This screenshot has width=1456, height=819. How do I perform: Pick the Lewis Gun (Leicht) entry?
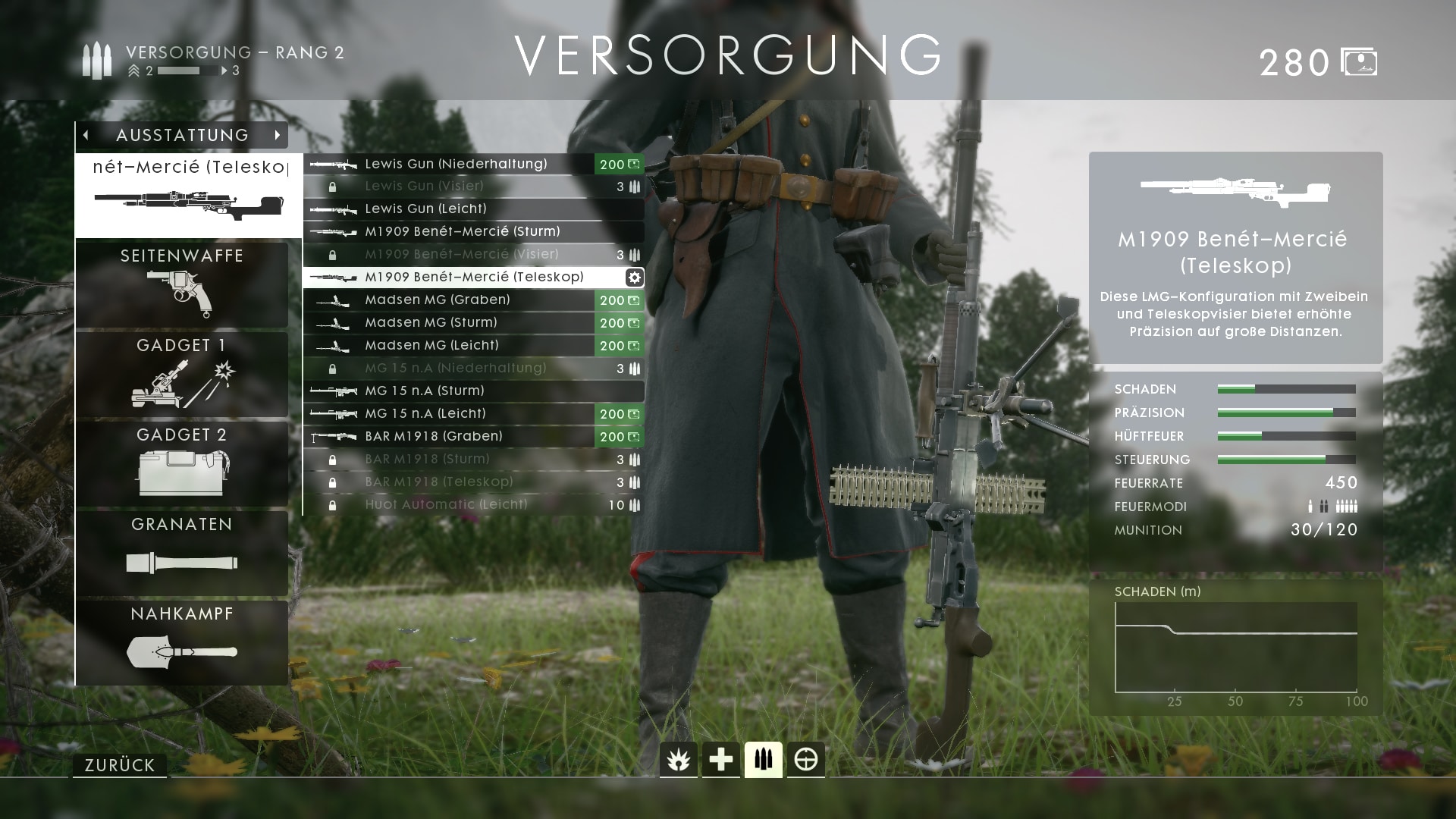(425, 209)
